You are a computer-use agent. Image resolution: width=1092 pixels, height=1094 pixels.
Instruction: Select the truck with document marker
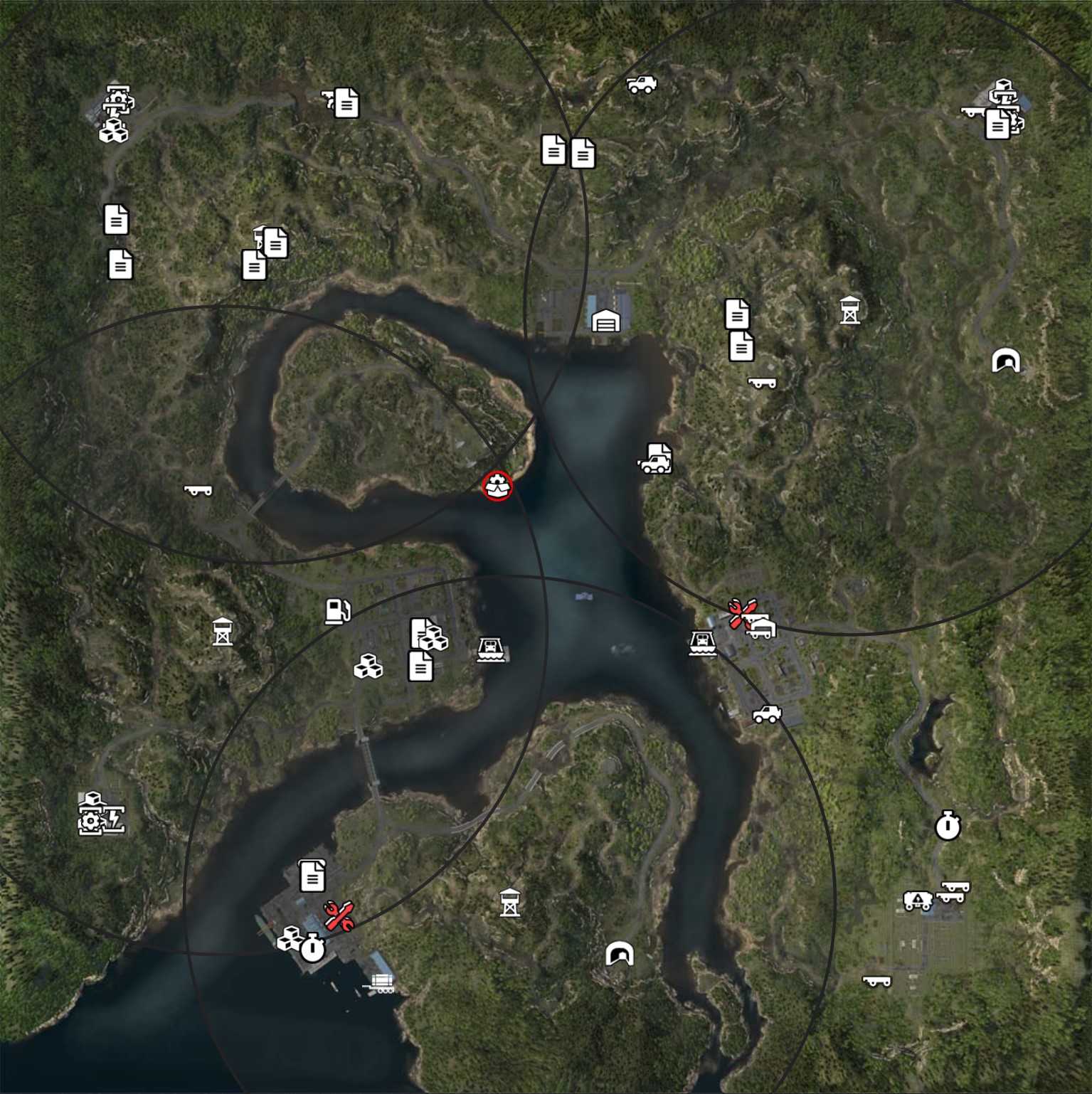655,460
